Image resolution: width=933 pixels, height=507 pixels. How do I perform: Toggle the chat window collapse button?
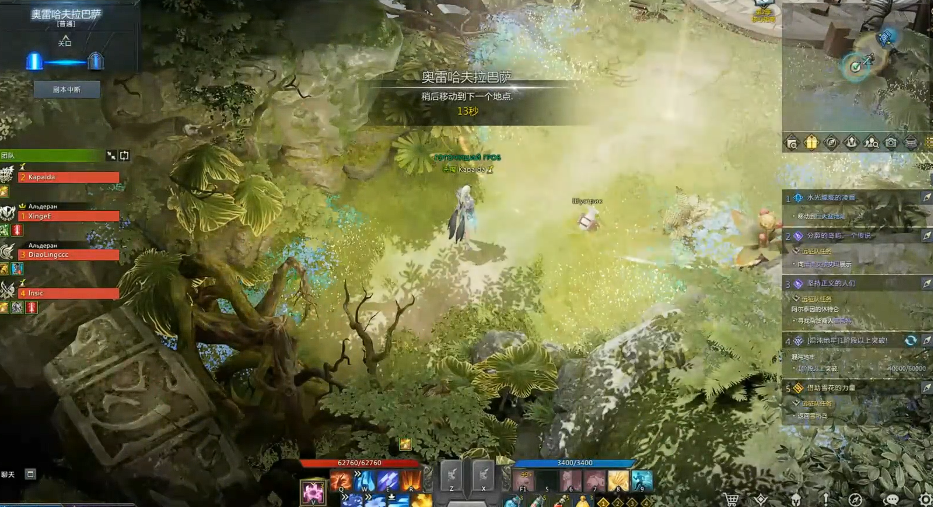pos(31,473)
